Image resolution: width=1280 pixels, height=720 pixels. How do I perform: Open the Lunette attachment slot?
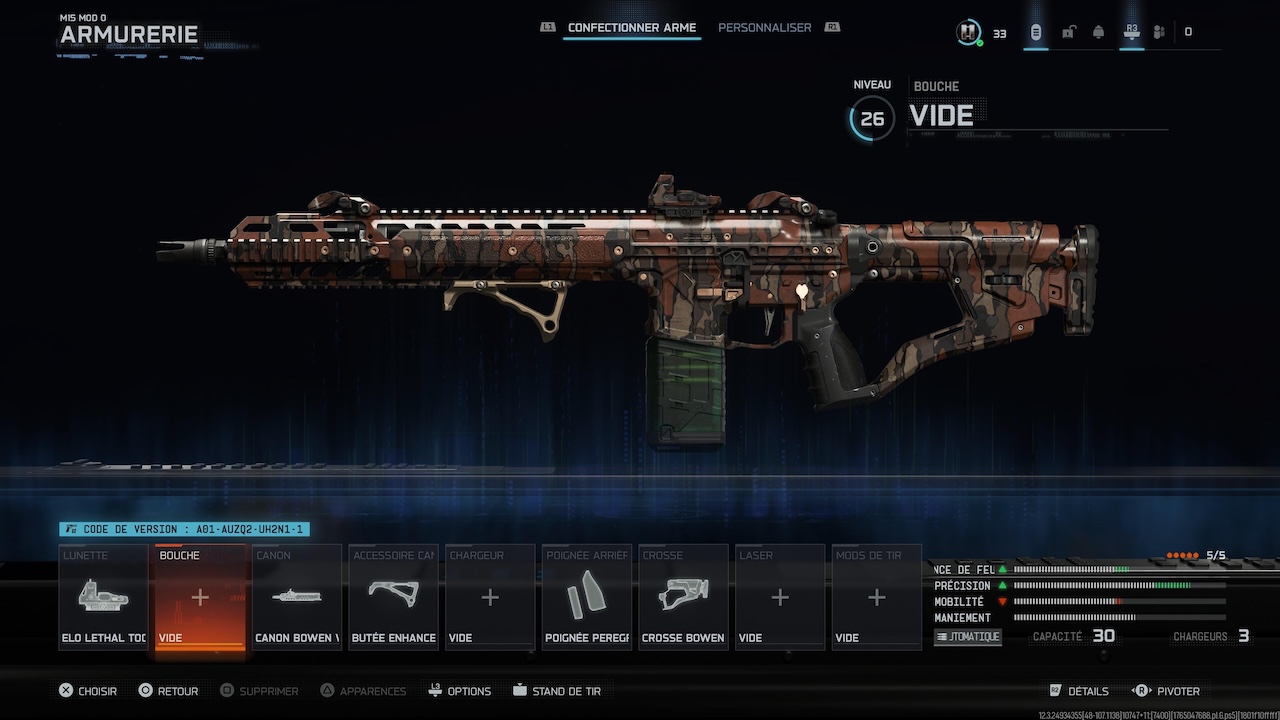click(x=103, y=597)
